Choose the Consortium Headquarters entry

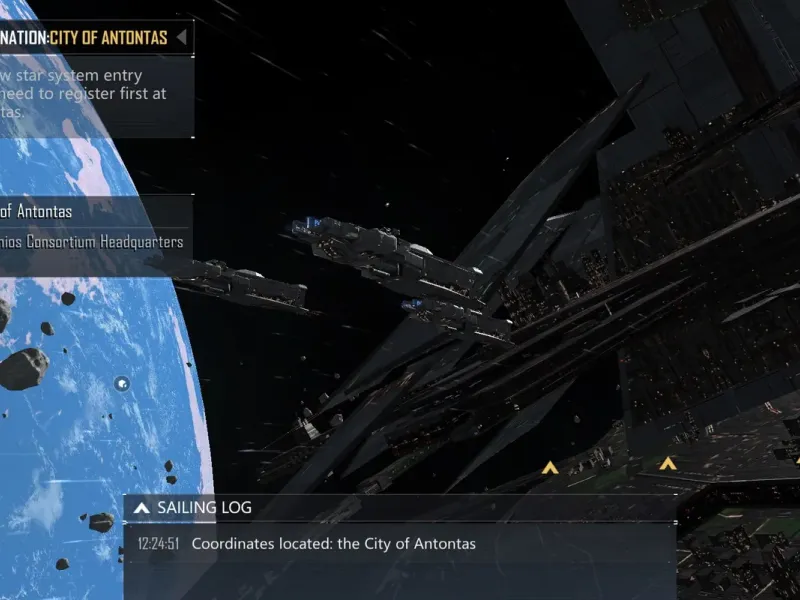pos(90,242)
